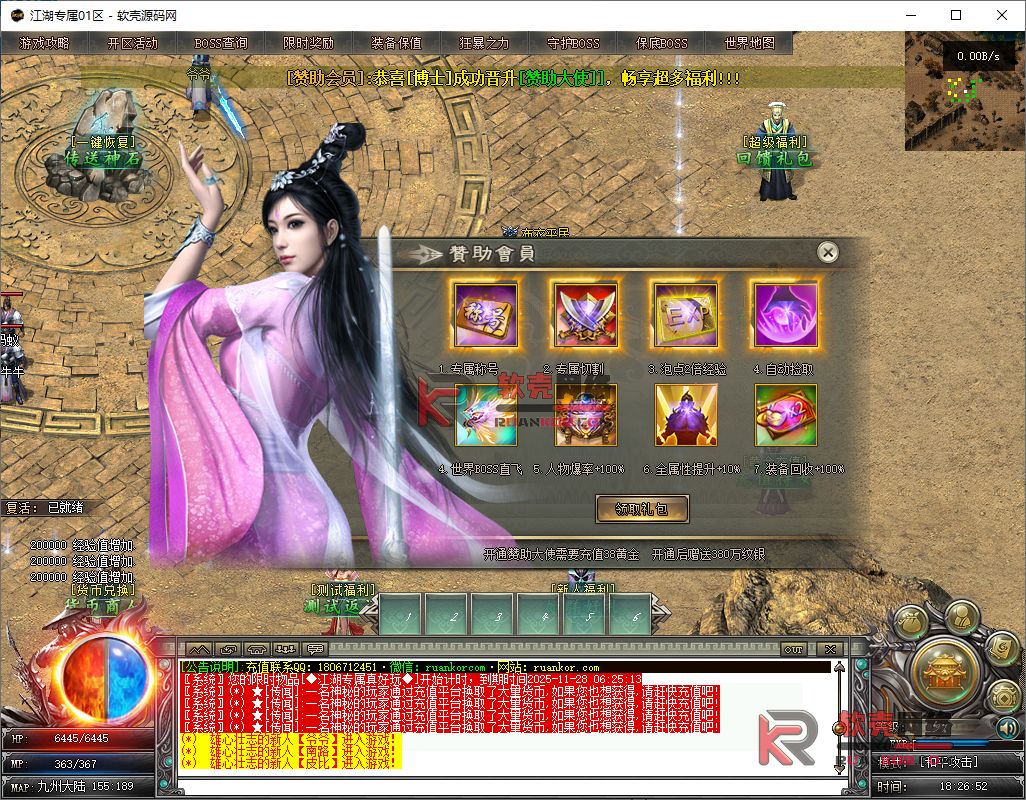Screen dimensions: 1026x800
Task: Select the 全属性提升 attribute boost icon
Action: [685, 415]
